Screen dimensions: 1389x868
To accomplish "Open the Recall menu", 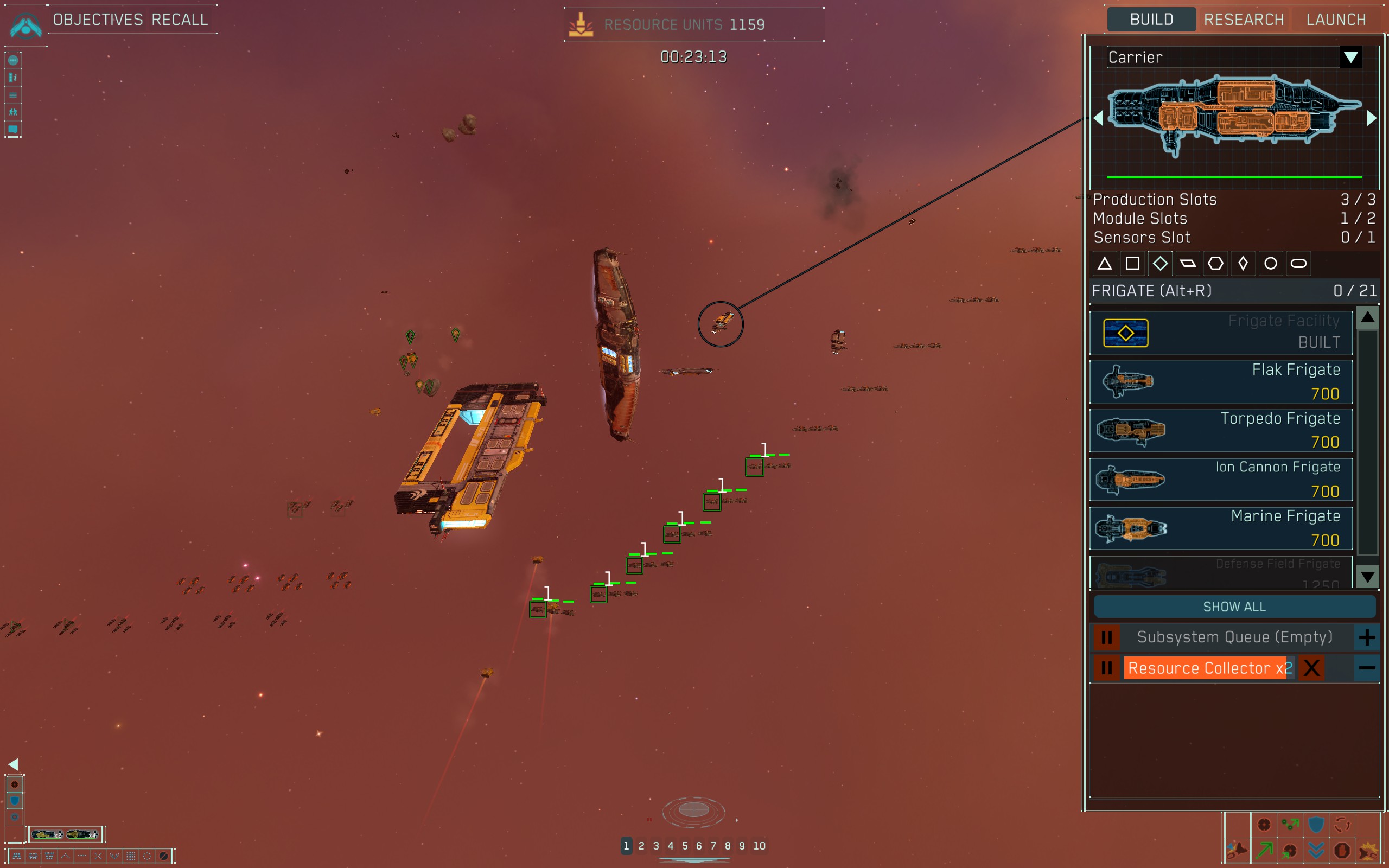I will click(180, 20).
